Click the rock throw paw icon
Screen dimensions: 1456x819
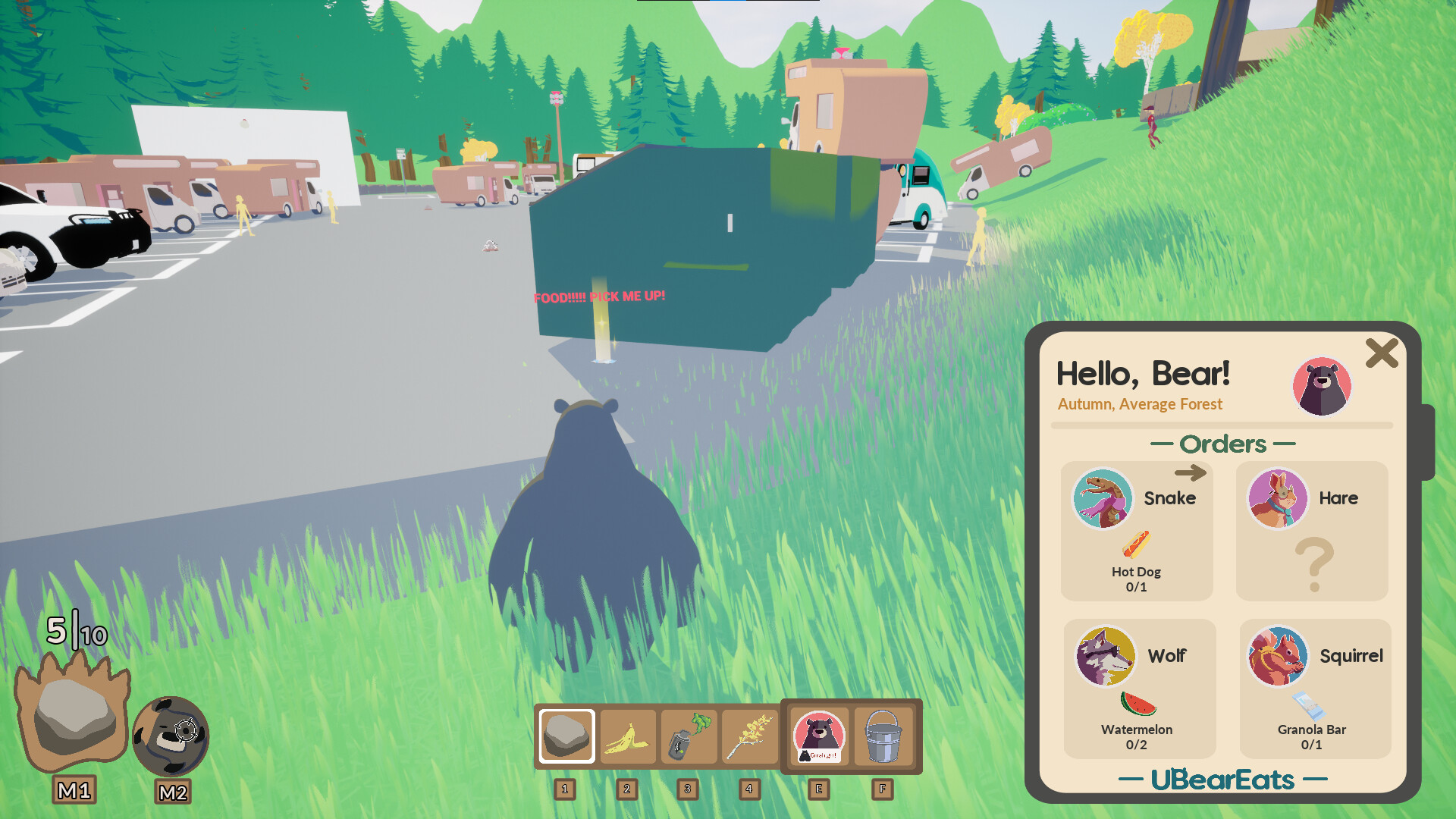coord(73,711)
